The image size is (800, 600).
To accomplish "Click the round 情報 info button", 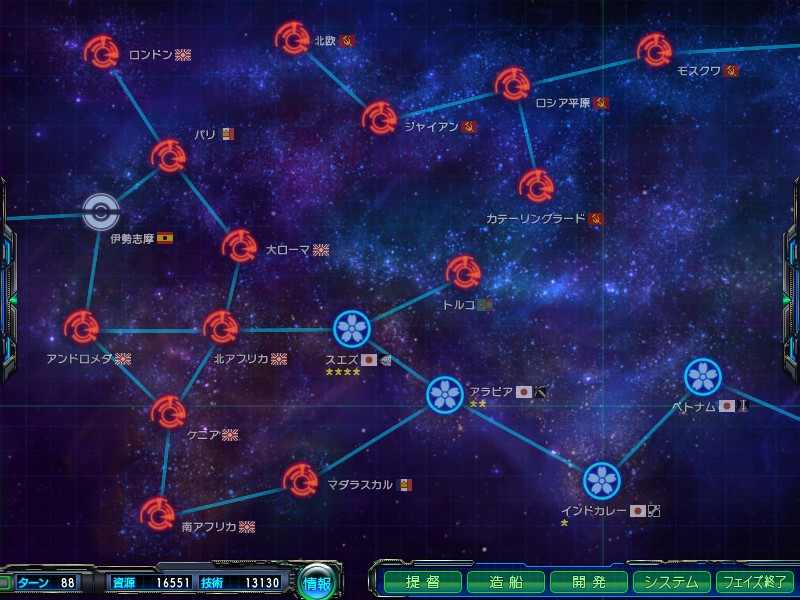I will 317,583.
